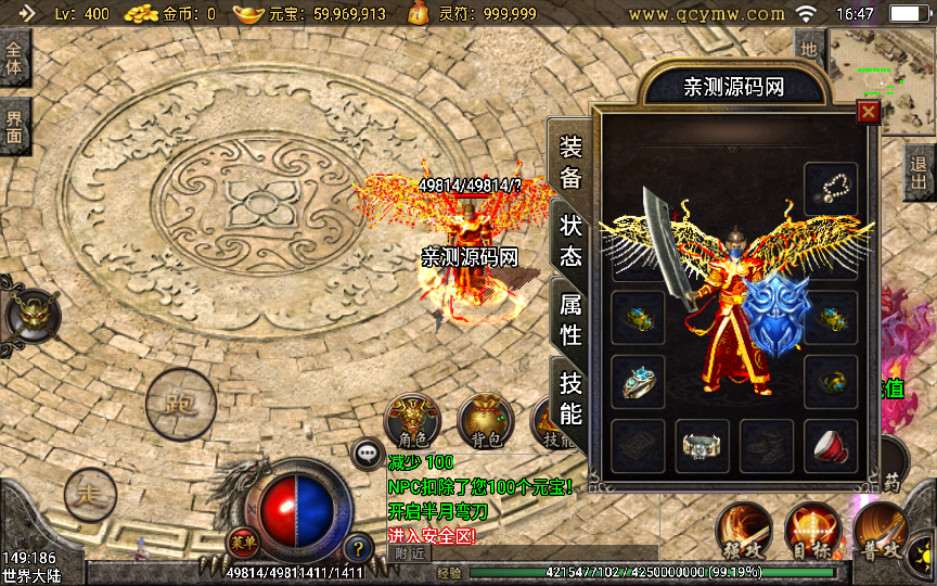Activate the 强攻 forced attack skill

pos(743,532)
